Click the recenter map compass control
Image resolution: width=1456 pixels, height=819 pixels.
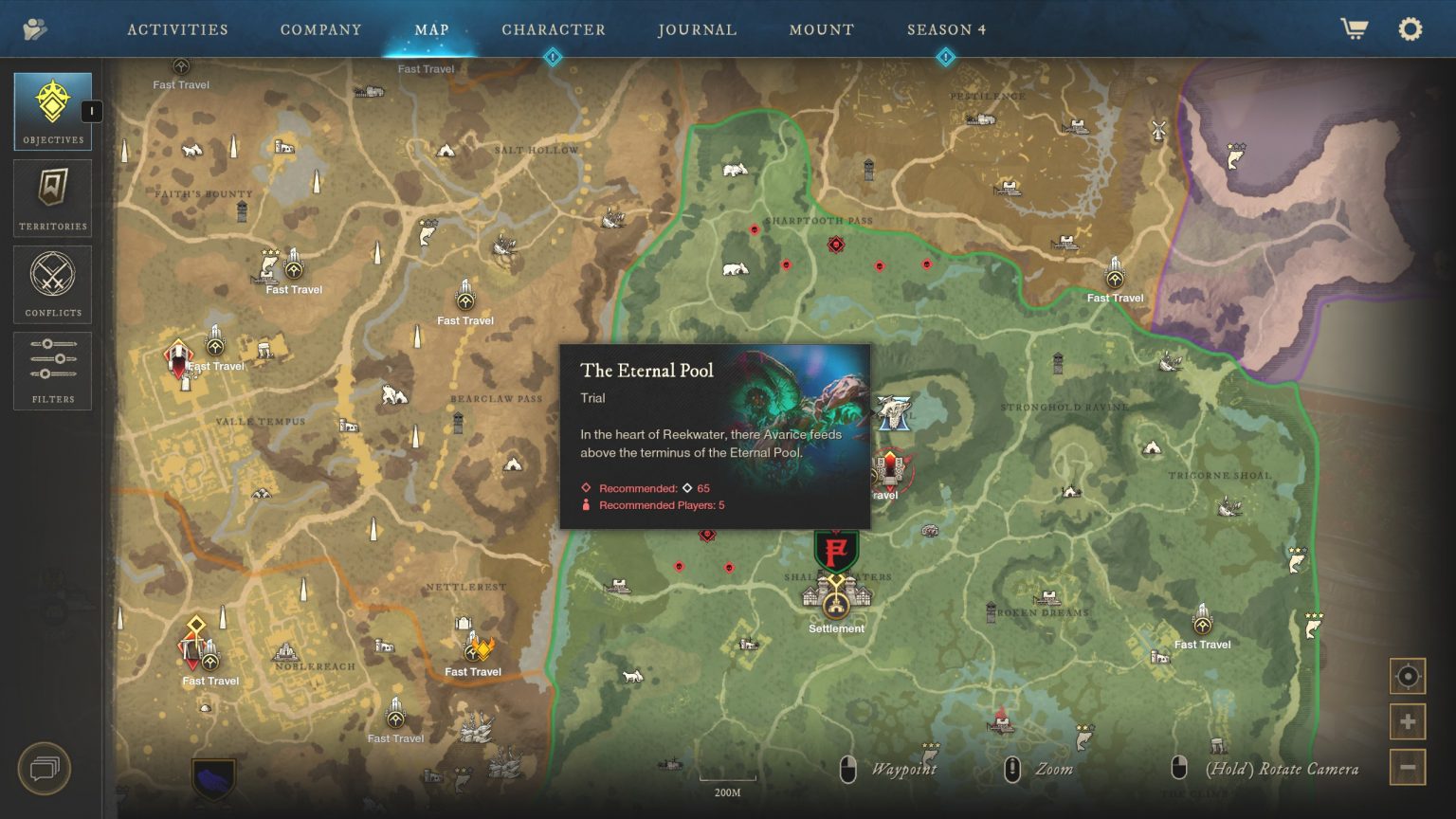[1408, 678]
